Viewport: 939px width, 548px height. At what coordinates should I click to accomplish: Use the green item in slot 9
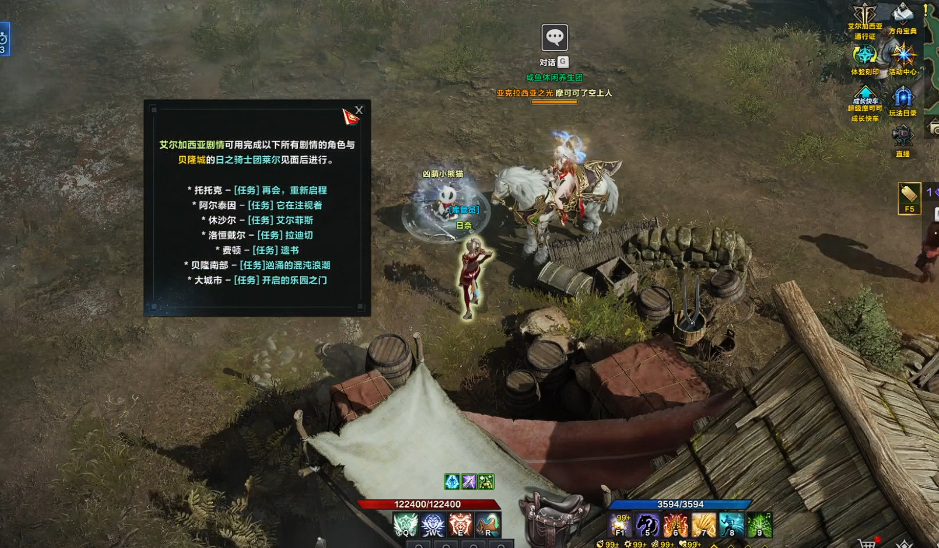point(760,525)
